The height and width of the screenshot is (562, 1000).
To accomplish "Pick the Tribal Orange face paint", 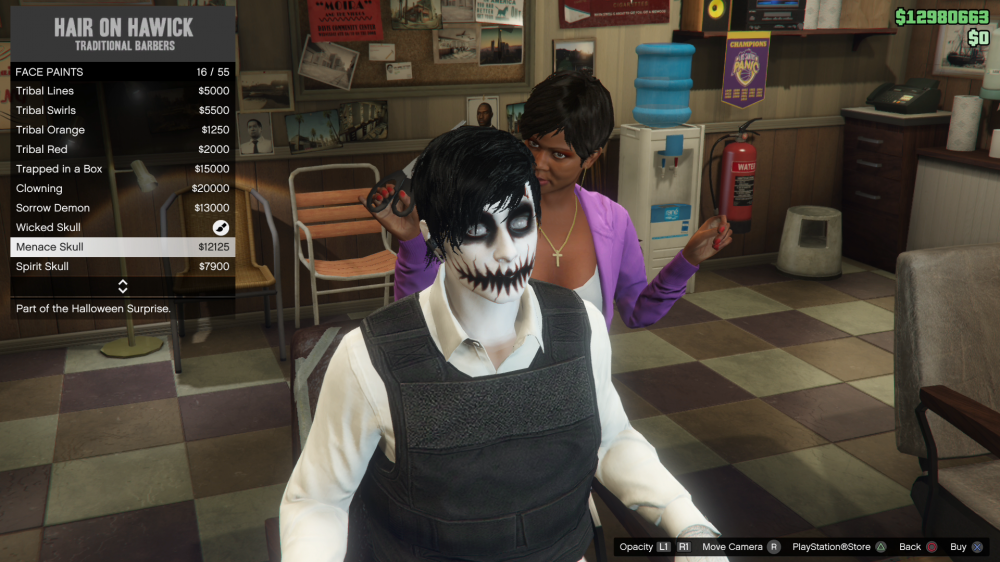I will coord(122,130).
